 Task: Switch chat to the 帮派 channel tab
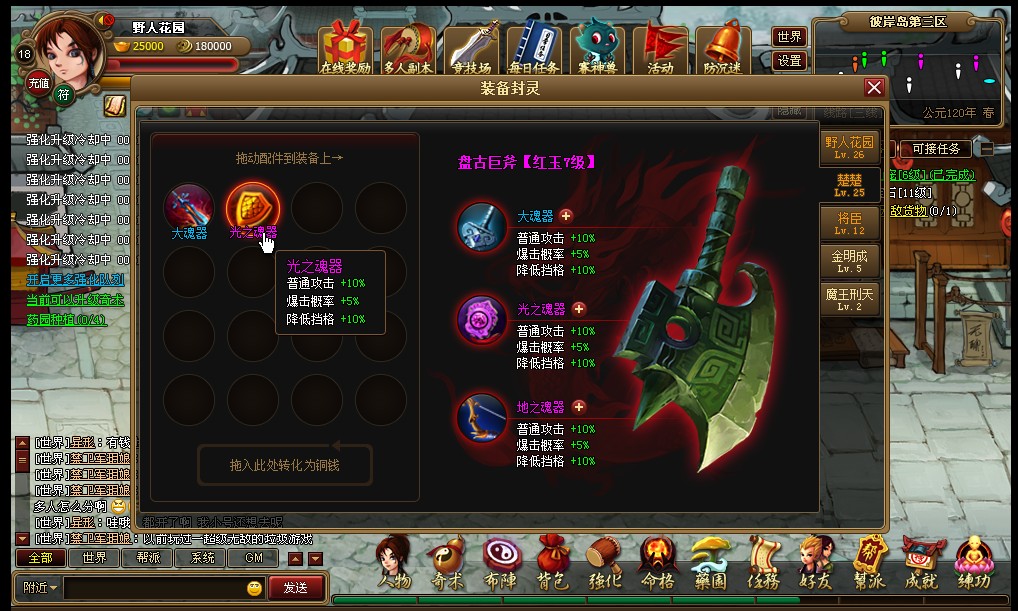pos(148,558)
